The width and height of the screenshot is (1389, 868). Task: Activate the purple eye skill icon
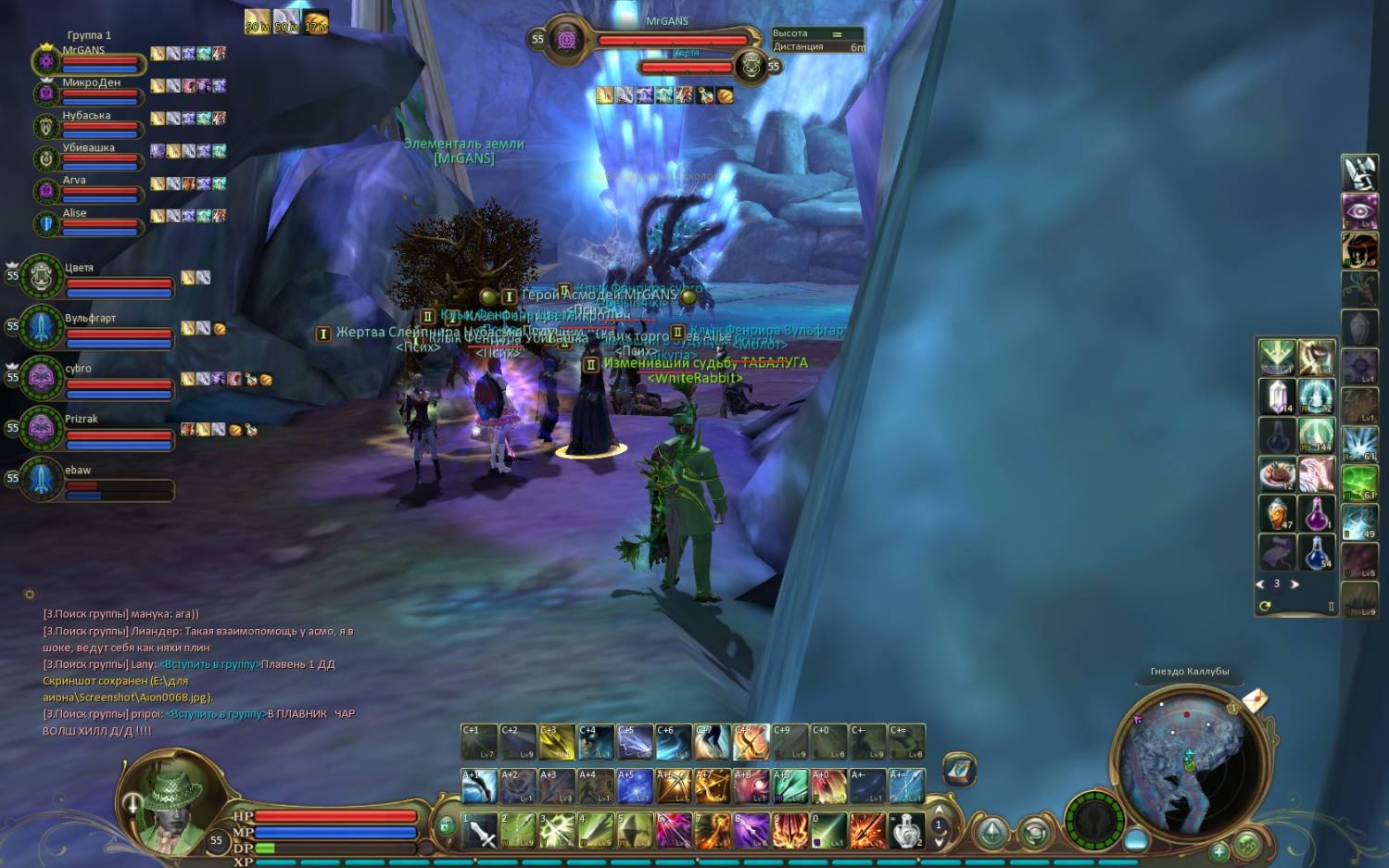[x=1359, y=210]
